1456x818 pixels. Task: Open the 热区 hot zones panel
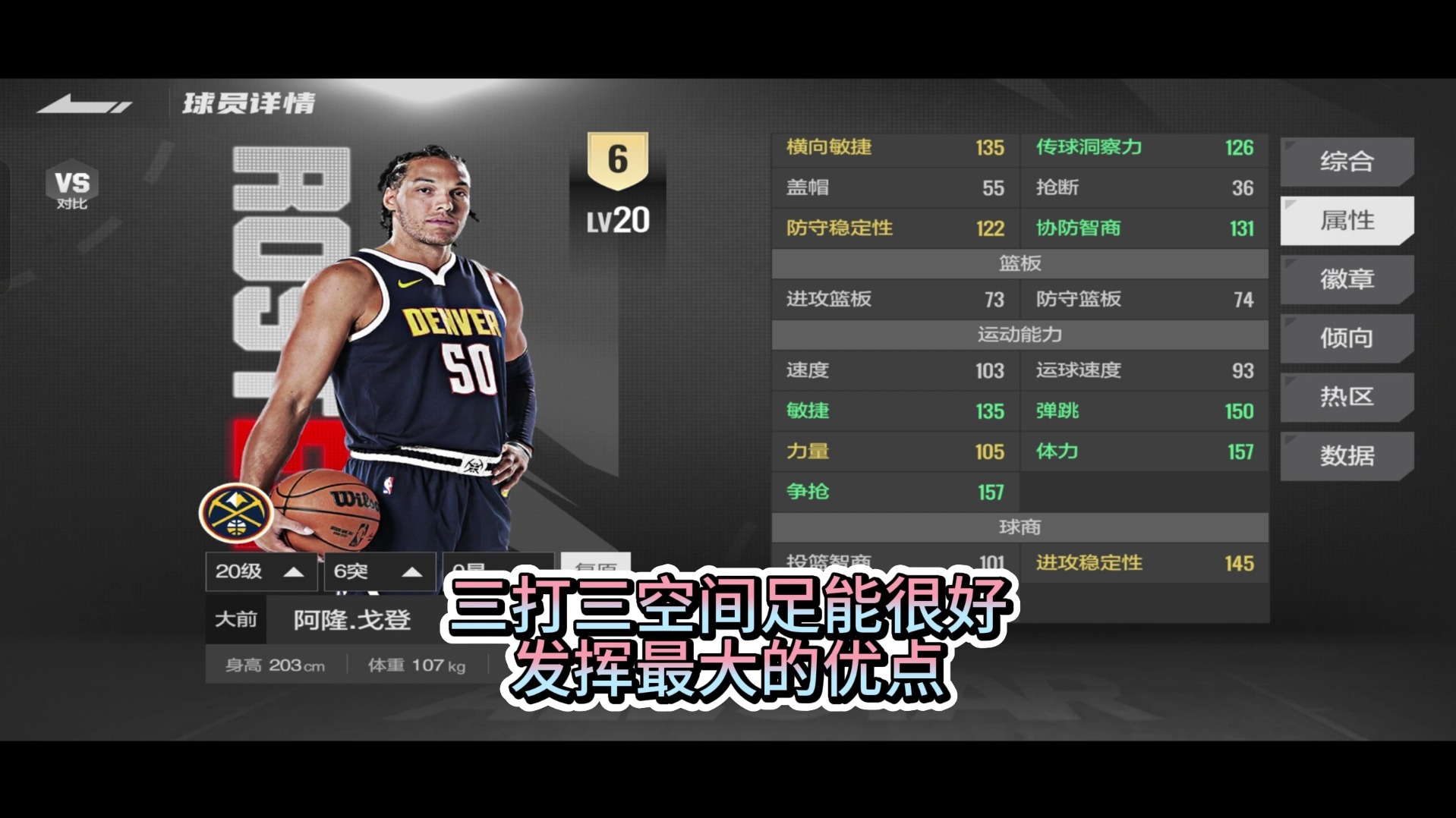[1347, 397]
